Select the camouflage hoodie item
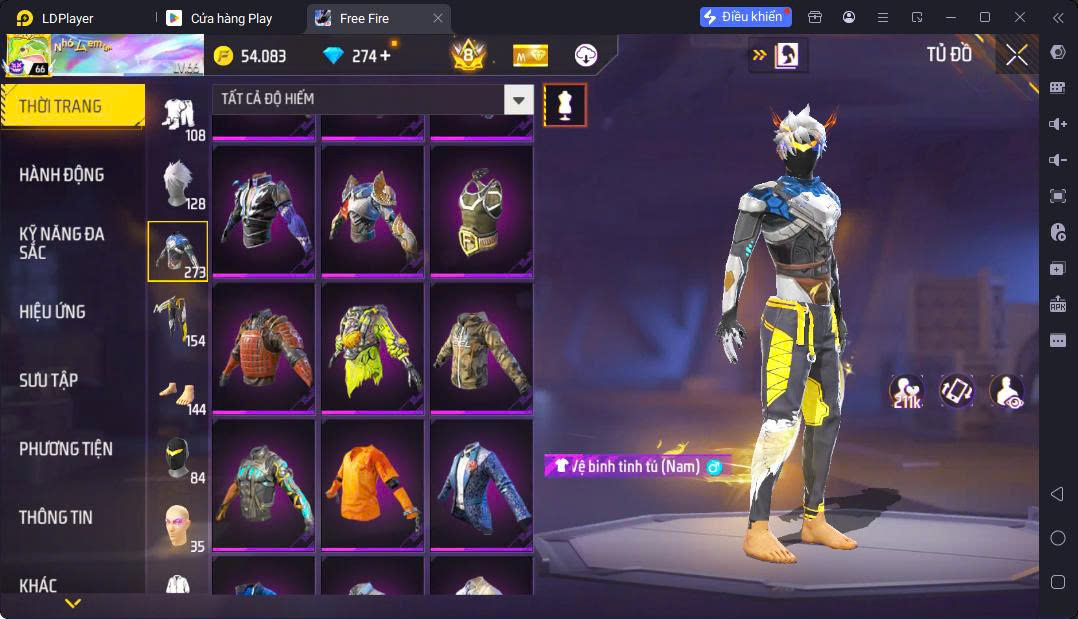The height and width of the screenshot is (619, 1078). pyautogui.click(x=481, y=346)
